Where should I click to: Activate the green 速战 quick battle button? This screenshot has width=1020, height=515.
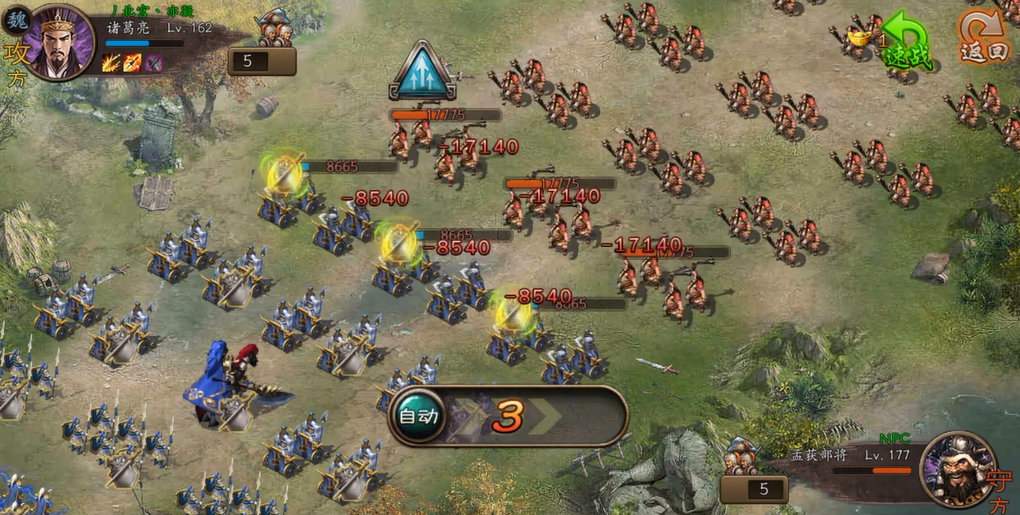point(904,43)
